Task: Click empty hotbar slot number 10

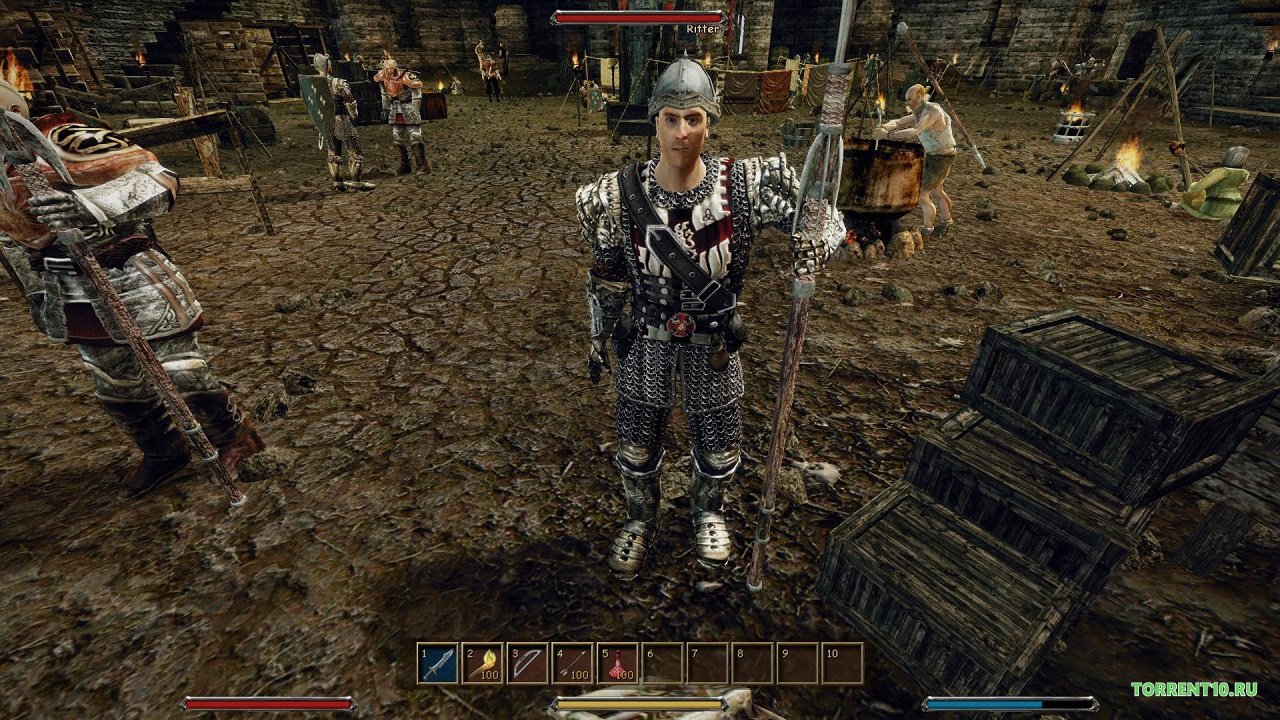Action: (x=842, y=663)
